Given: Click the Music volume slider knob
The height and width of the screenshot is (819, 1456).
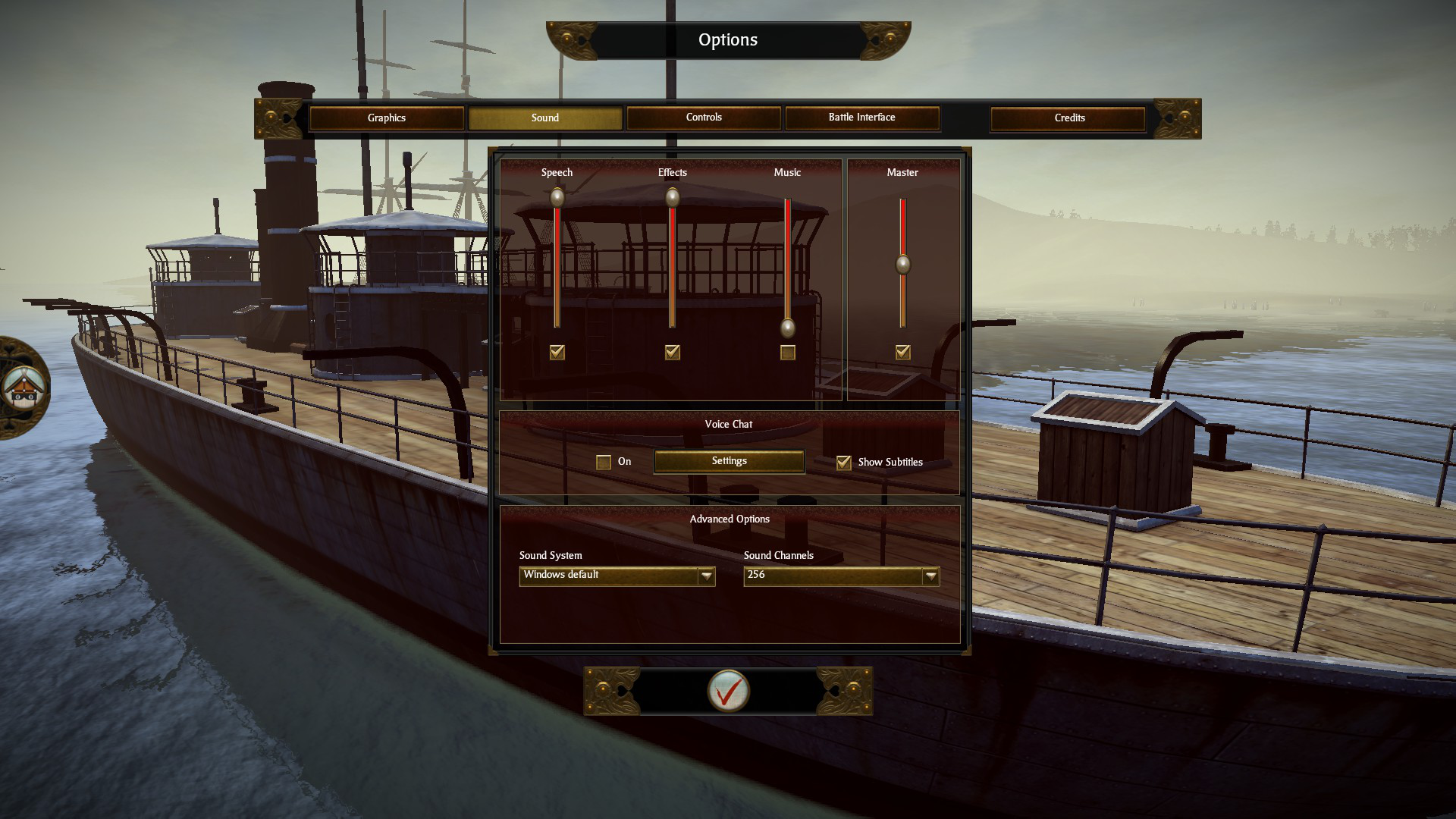Looking at the screenshot, I should pyautogui.click(x=788, y=328).
